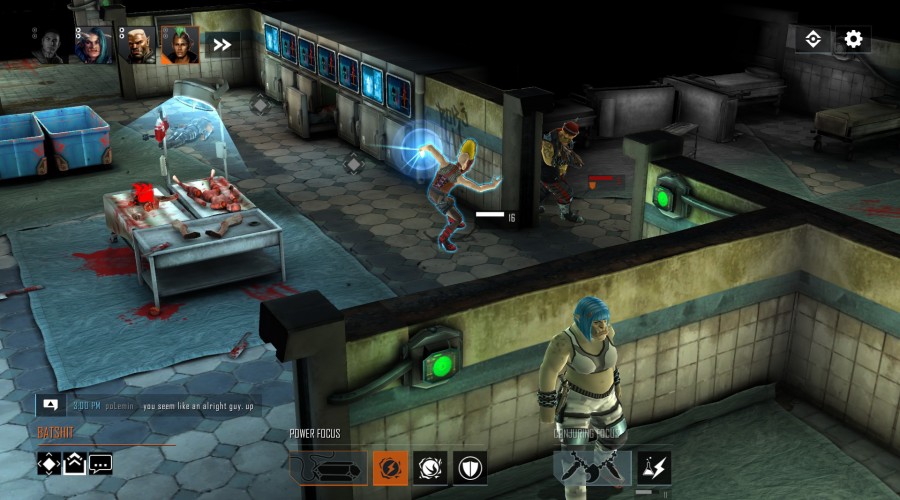Select the blond bearded man portrait
Viewport: 900px width, 500px height.
(x=138, y=45)
